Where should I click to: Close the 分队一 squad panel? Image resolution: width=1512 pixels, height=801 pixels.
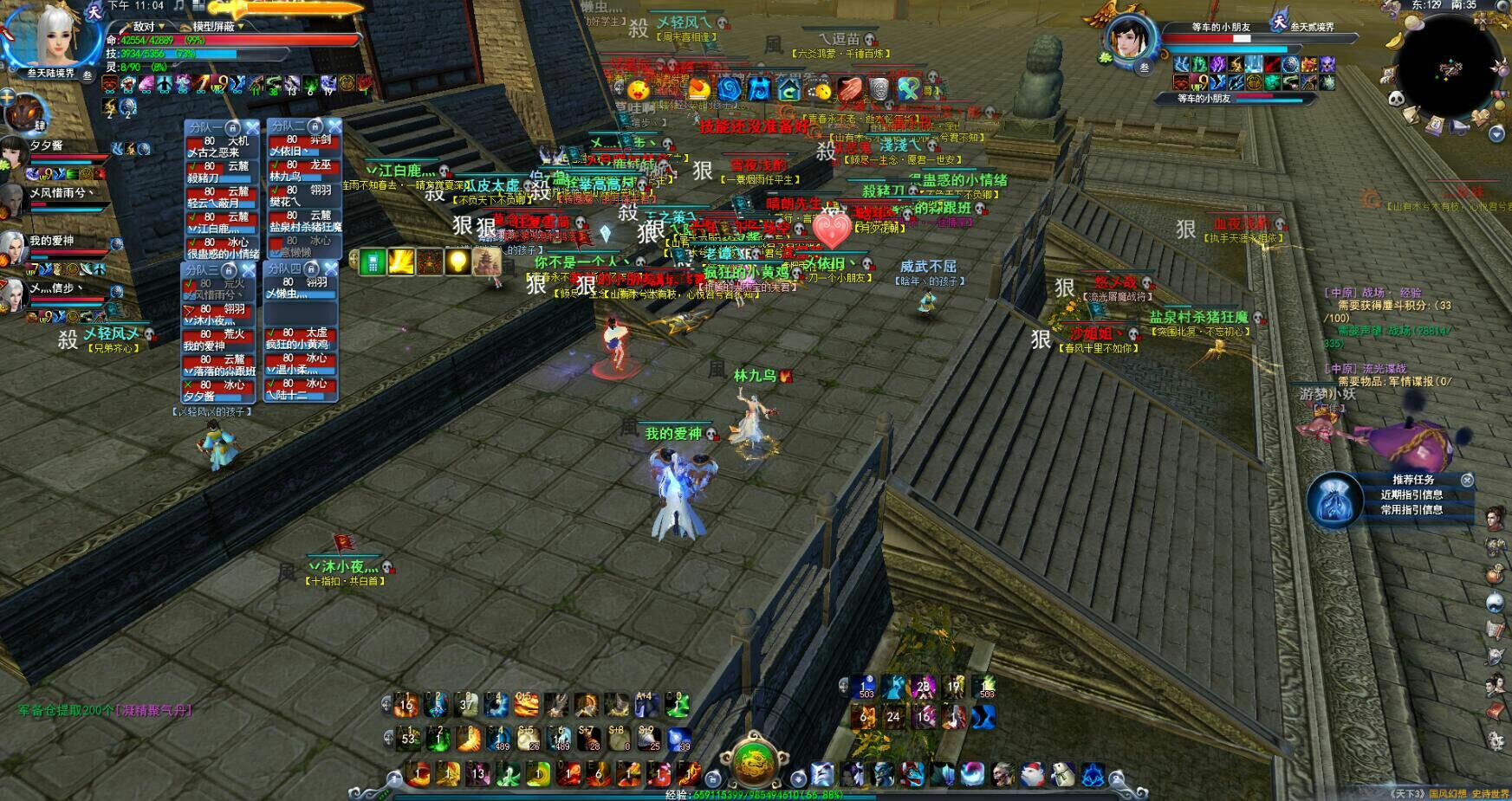[x=250, y=127]
